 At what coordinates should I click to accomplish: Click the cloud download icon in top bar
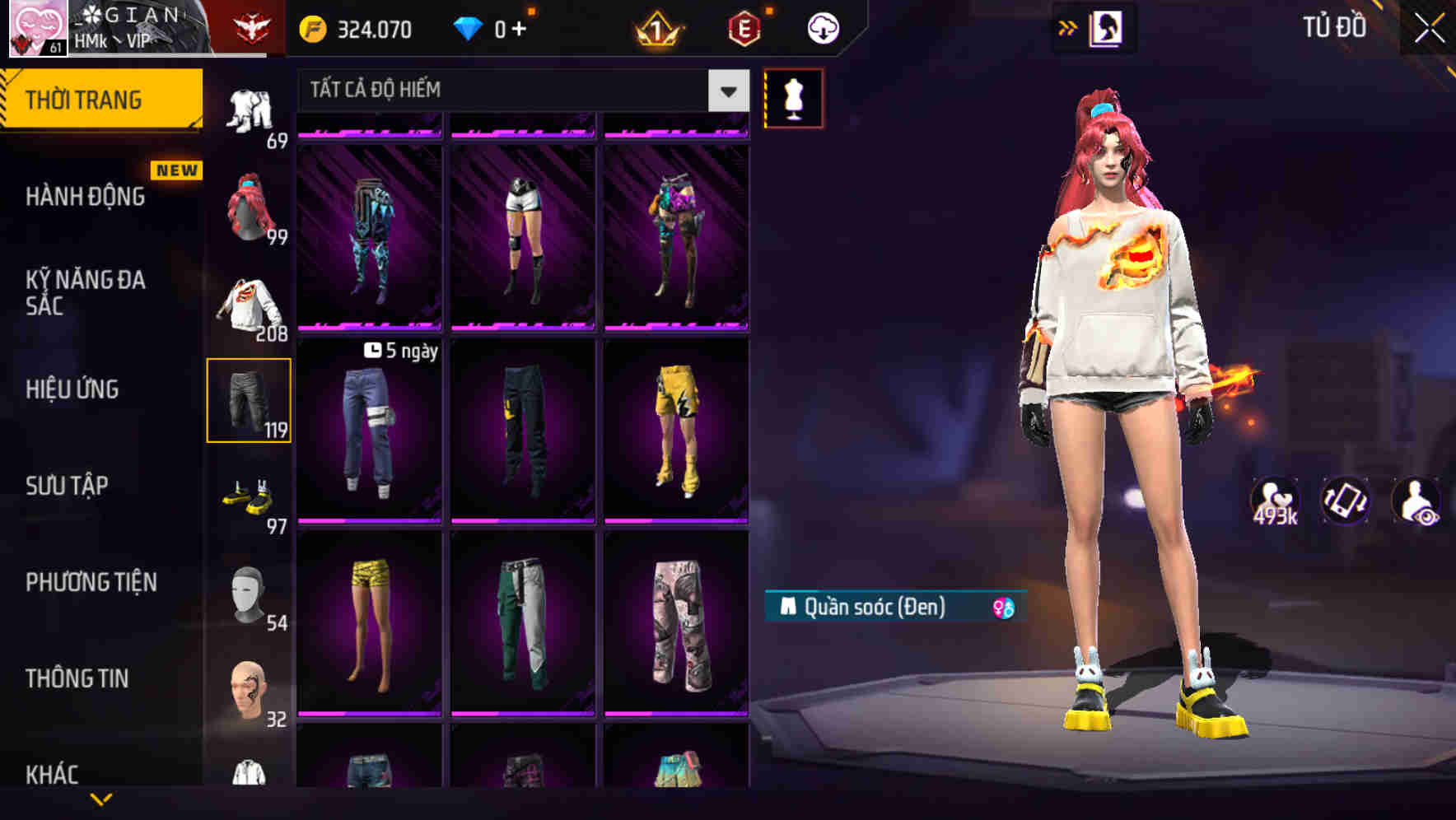tap(821, 27)
